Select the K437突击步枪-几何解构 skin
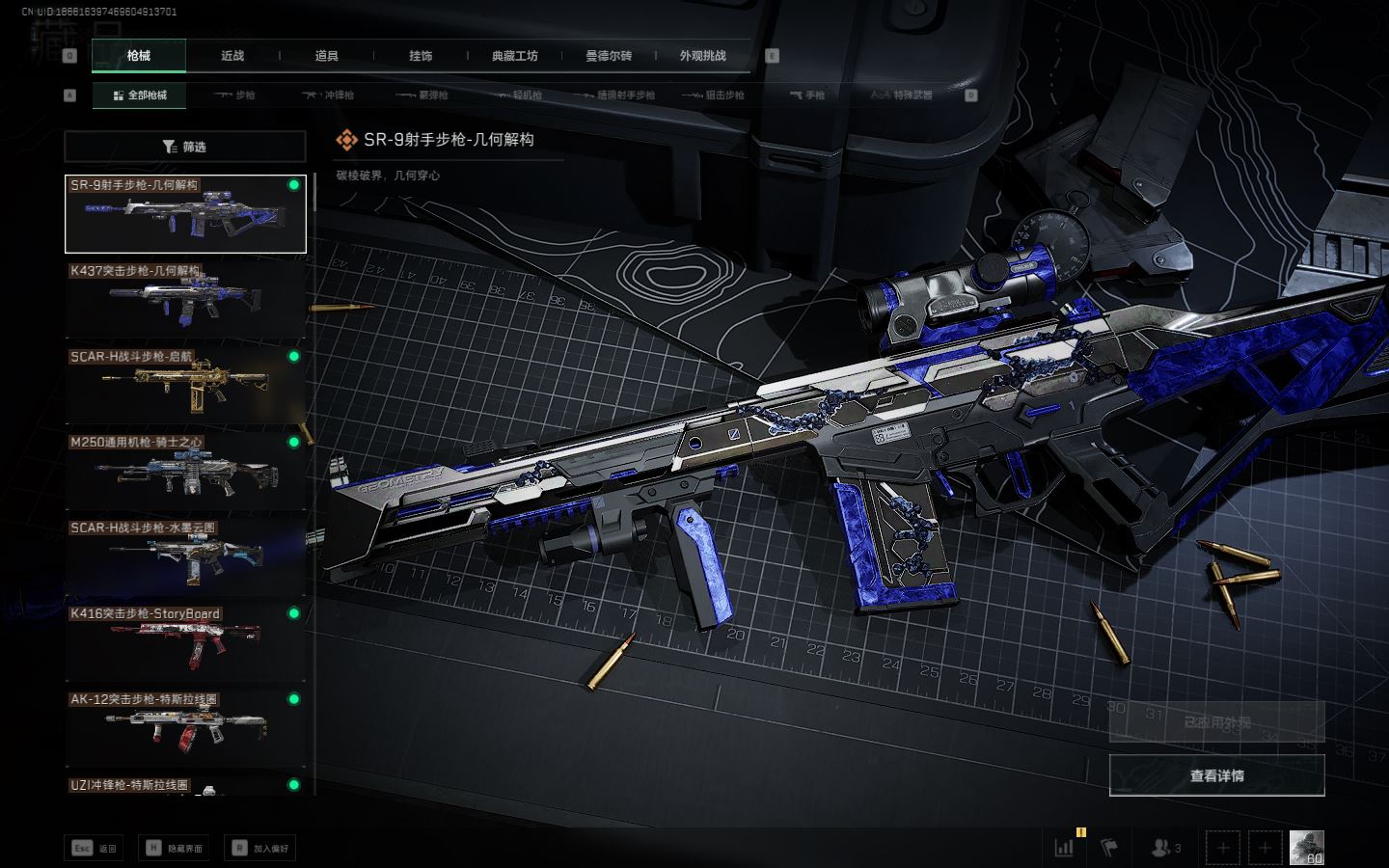The height and width of the screenshot is (868, 1389). tap(185, 299)
